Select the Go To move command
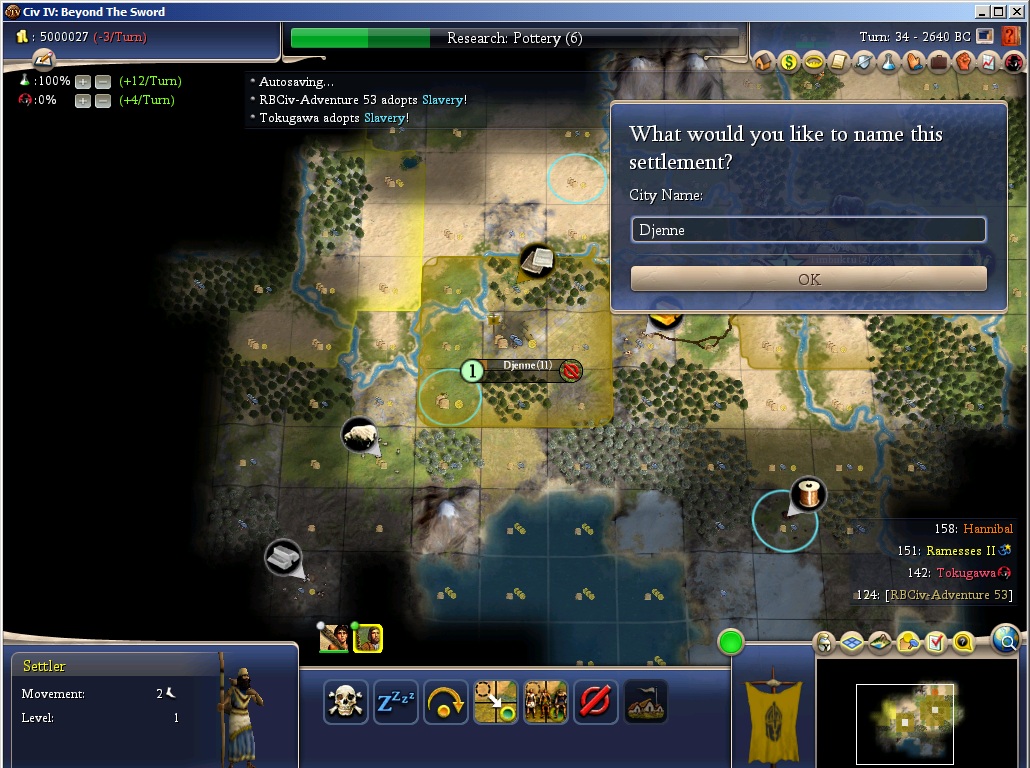This screenshot has height=768, width=1030. tap(495, 701)
